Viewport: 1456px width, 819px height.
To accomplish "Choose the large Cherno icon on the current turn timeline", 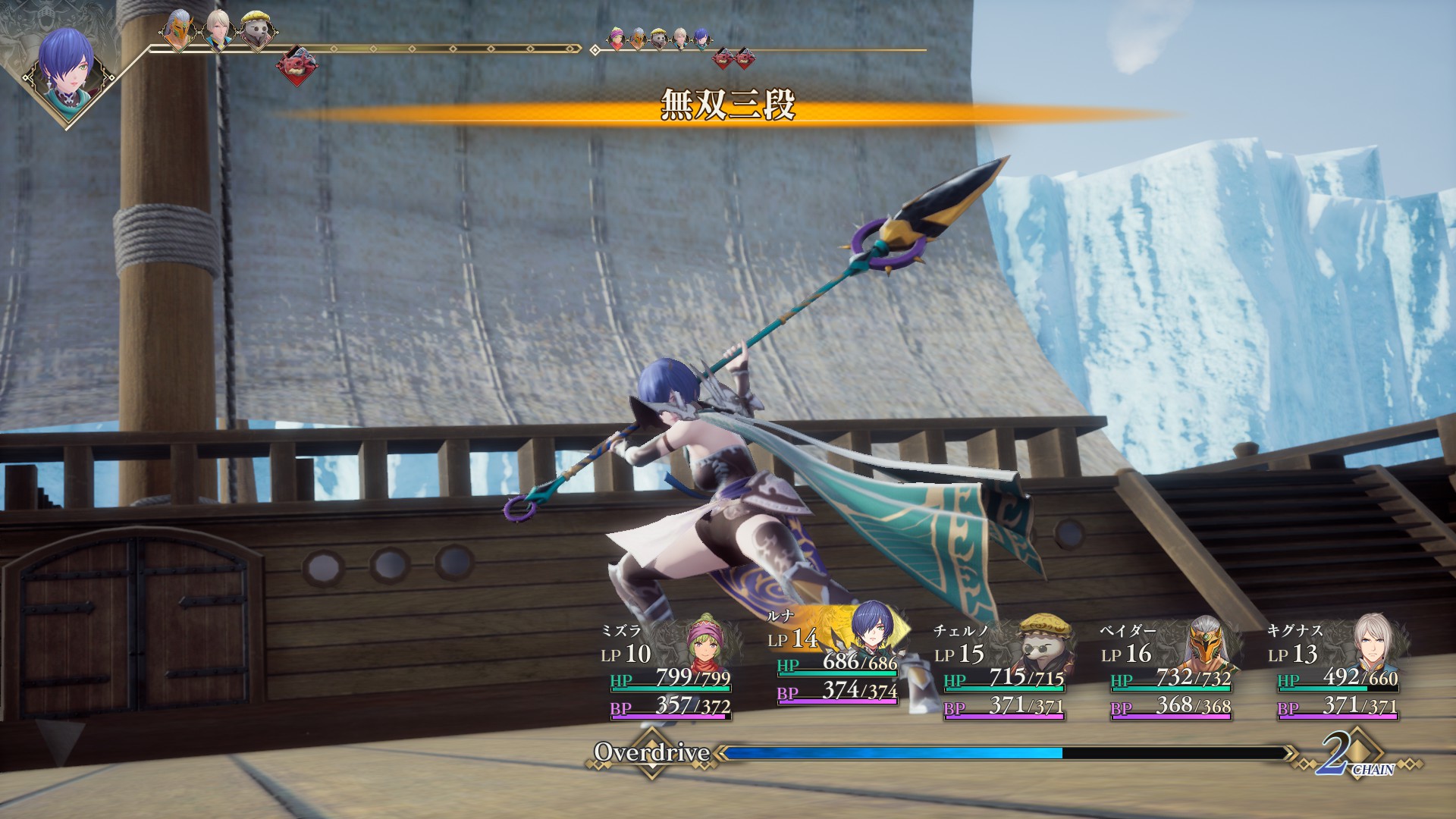I will [256, 30].
